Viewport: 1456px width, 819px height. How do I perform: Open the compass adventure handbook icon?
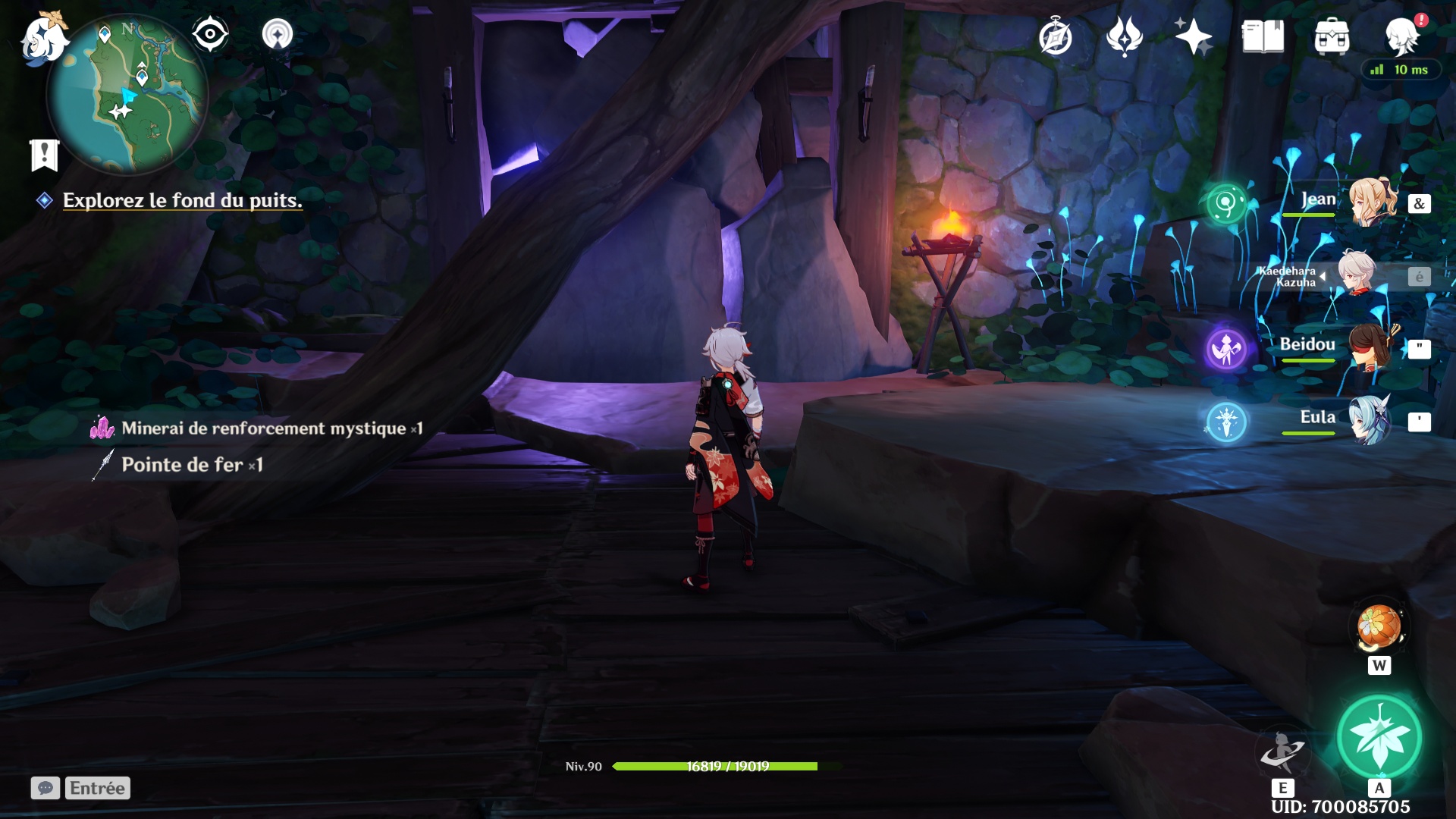[x=1055, y=37]
